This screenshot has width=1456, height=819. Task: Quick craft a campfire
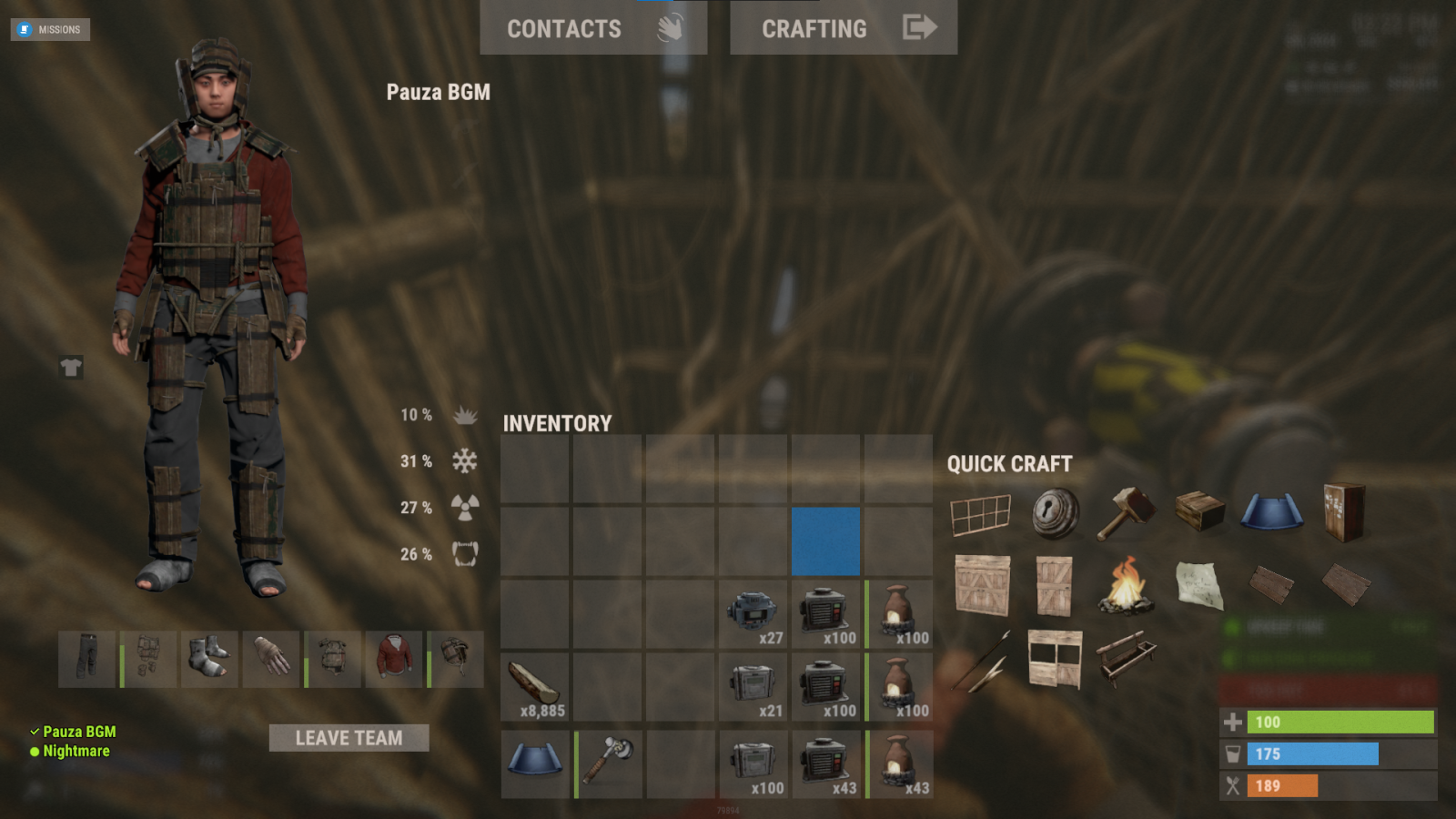(x=1127, y=585)
